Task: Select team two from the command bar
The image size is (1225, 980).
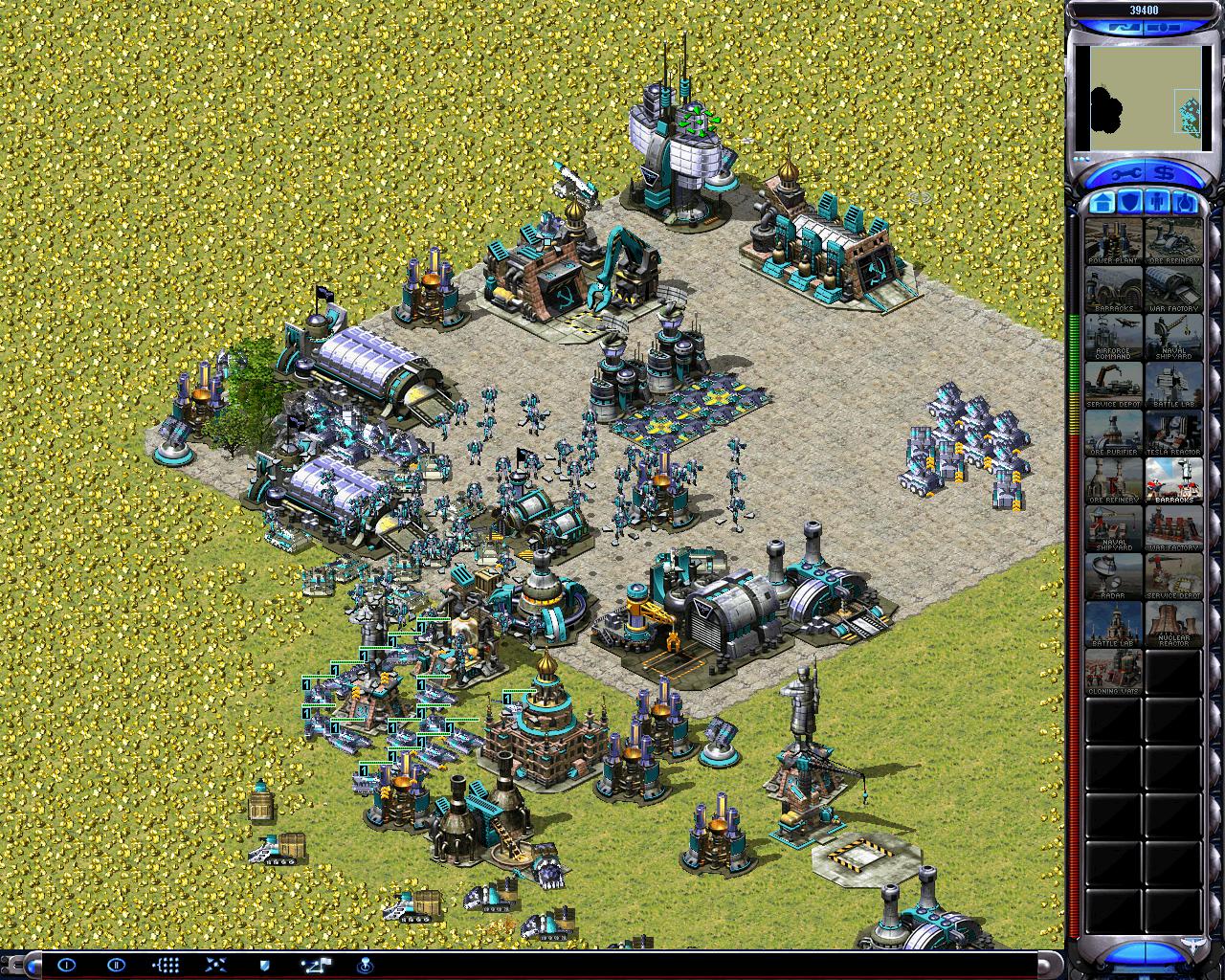Action: tap(116, 965)
